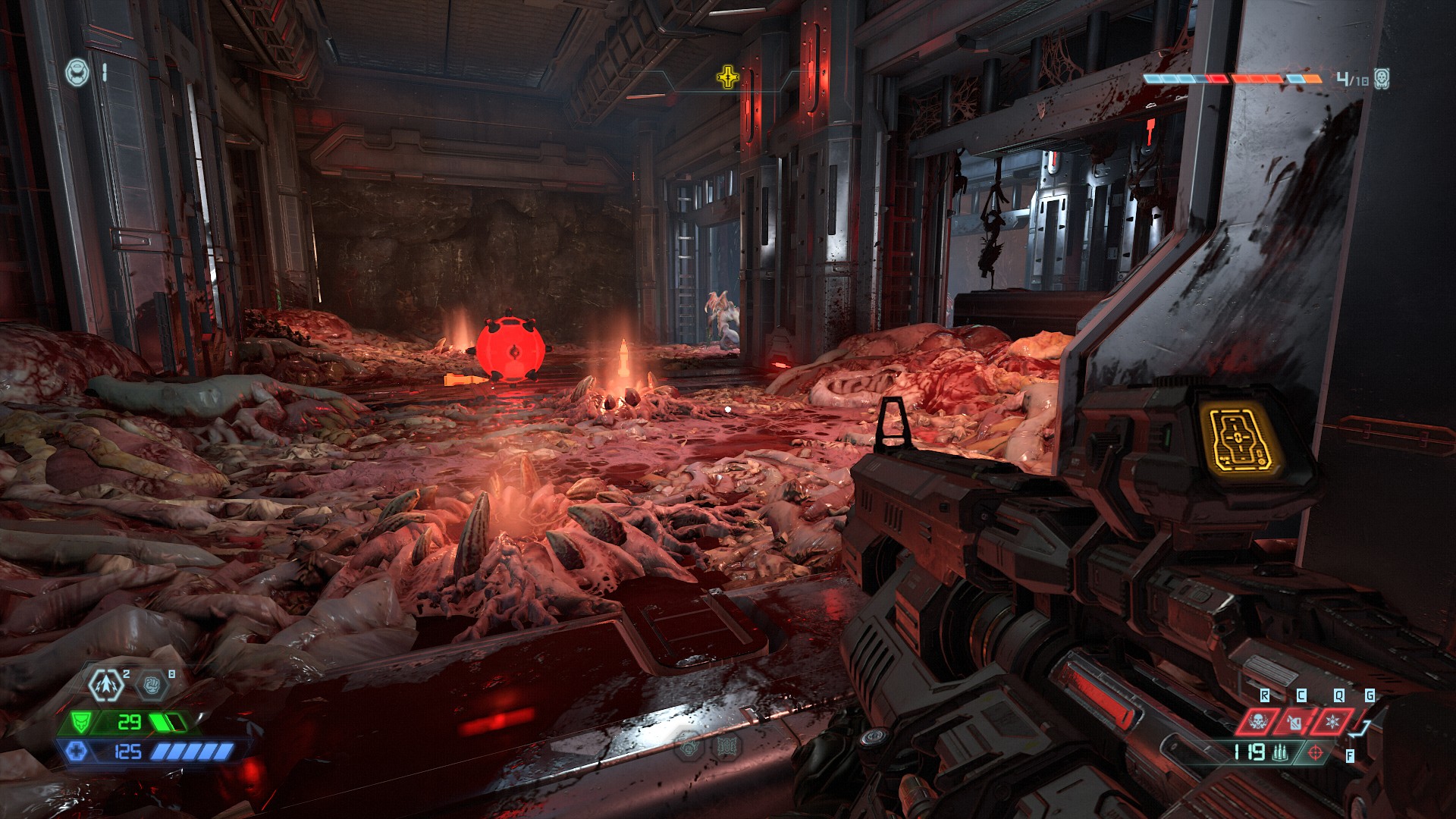
Task: Click the green armor shield icon
Action: [81, 721]
